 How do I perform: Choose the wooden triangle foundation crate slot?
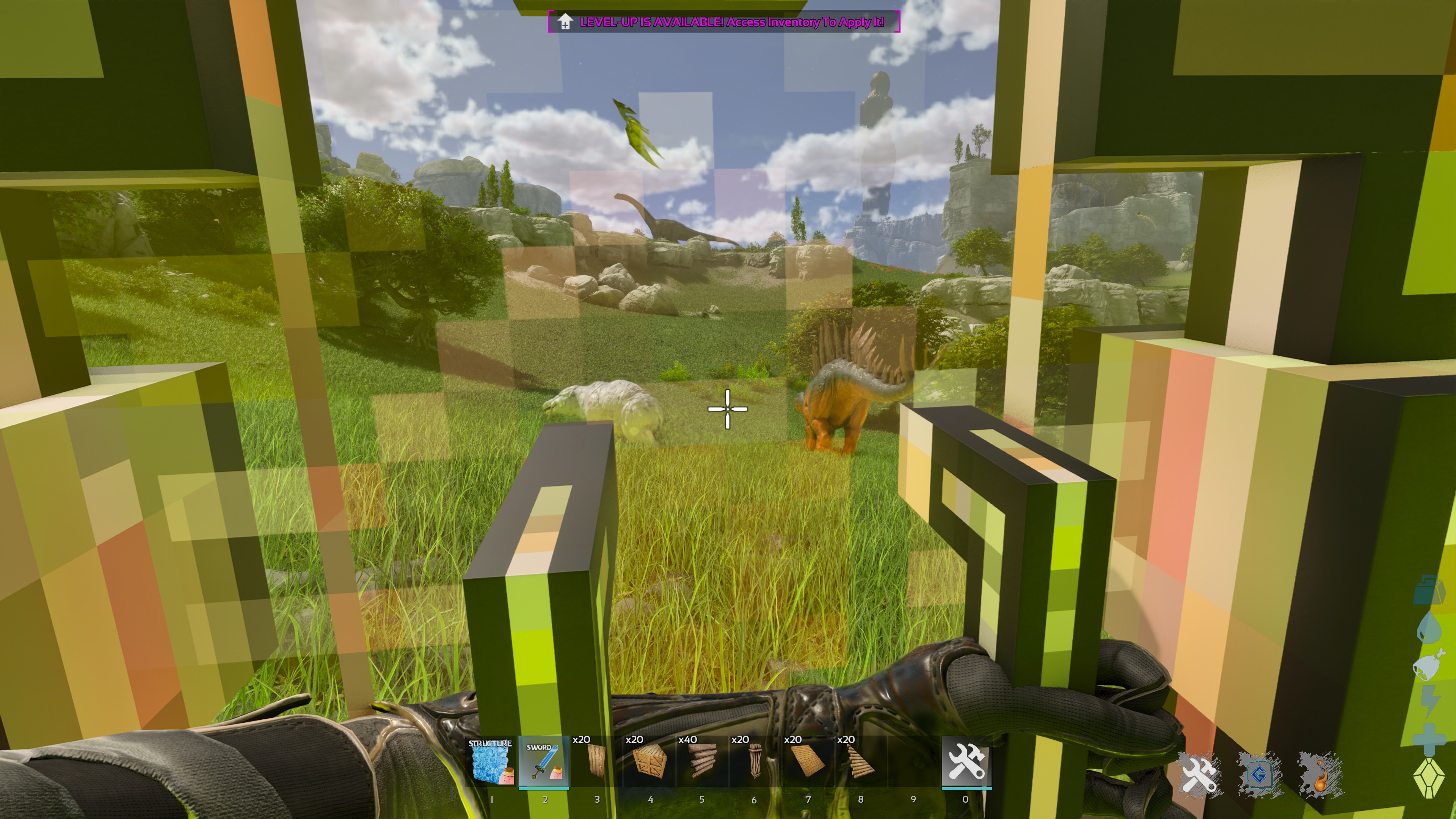pos(648,762)
